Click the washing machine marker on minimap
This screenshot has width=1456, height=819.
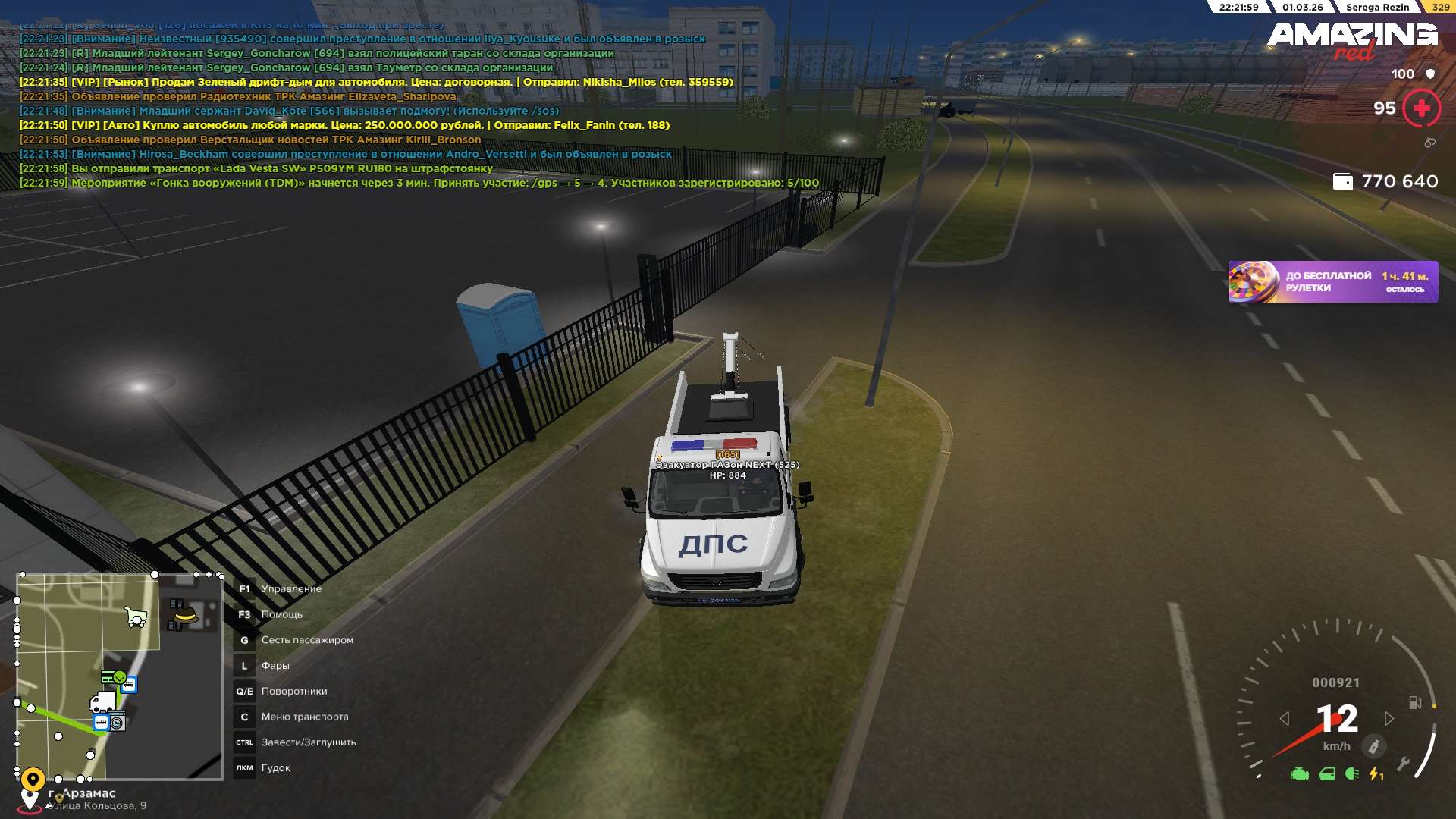[x=118, y=723]
